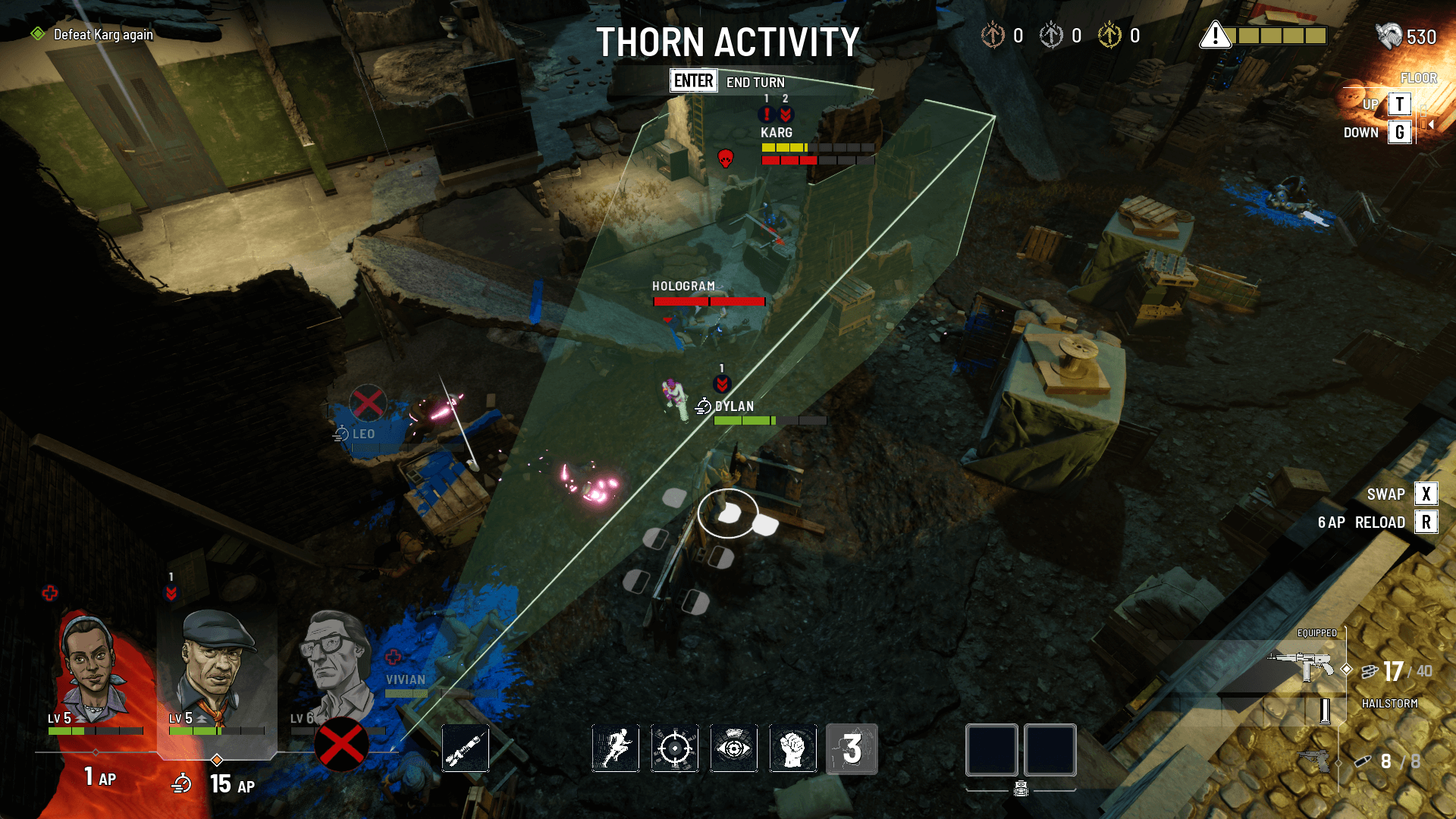Activate the Overwatch targeting ability
The image size is (1456, 819).
pyautogui.click(x=674, y=749)
